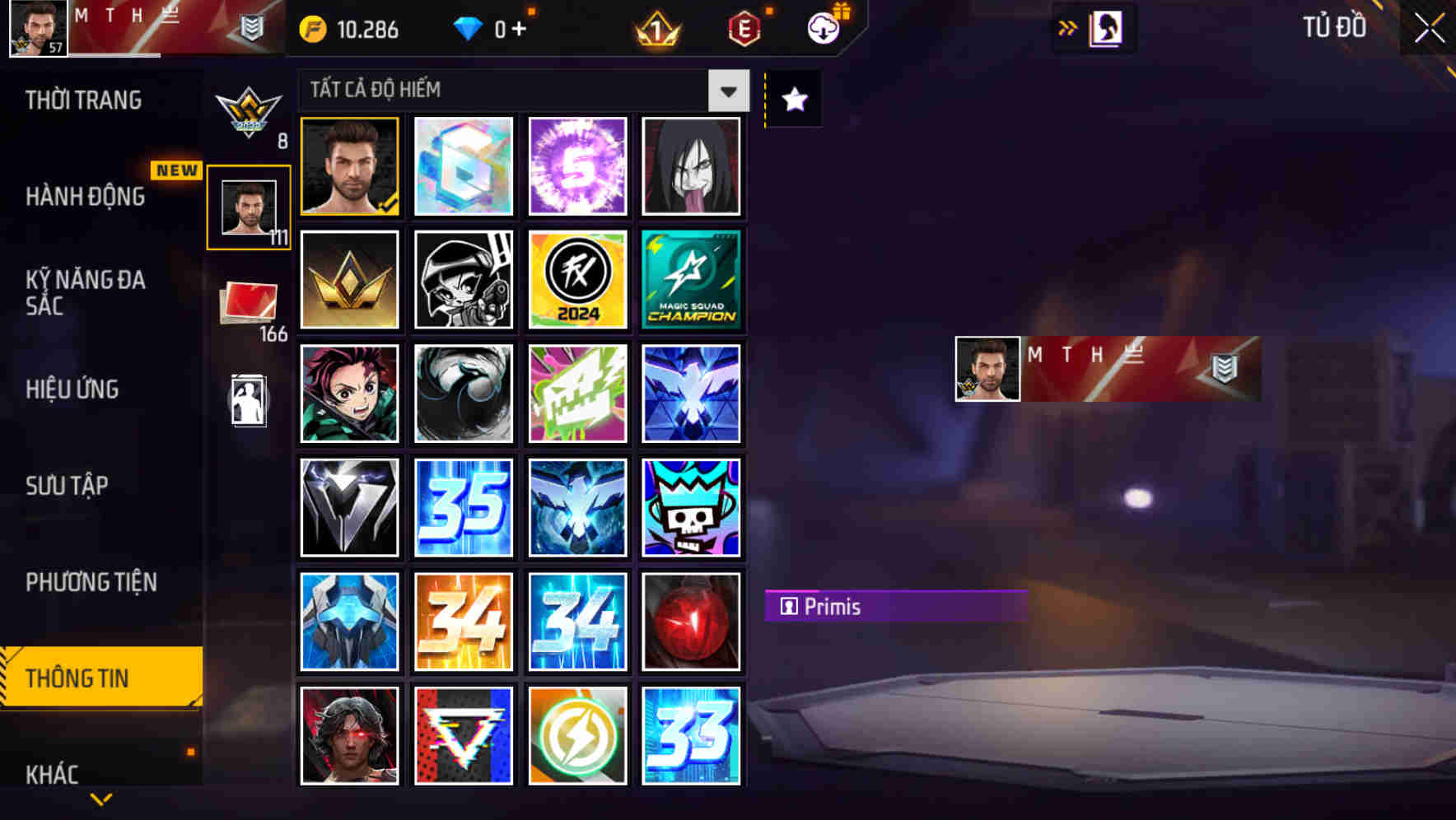The height and width of the screenshot is (820, 1456).
Task: Click the blue diamond currency icon
Action: point(468,28)
